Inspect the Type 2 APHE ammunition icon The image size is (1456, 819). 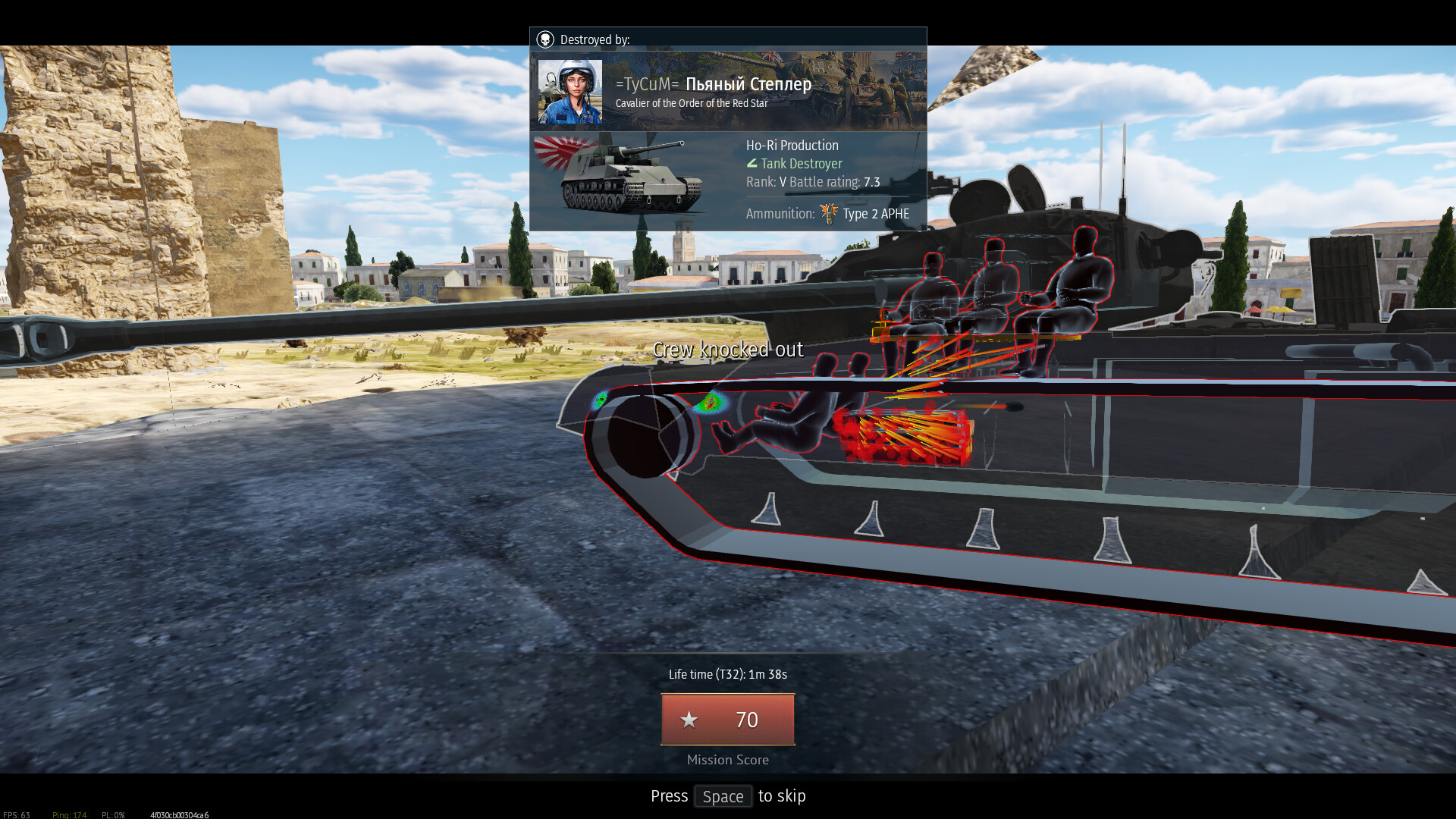click(x=828, y=214)
